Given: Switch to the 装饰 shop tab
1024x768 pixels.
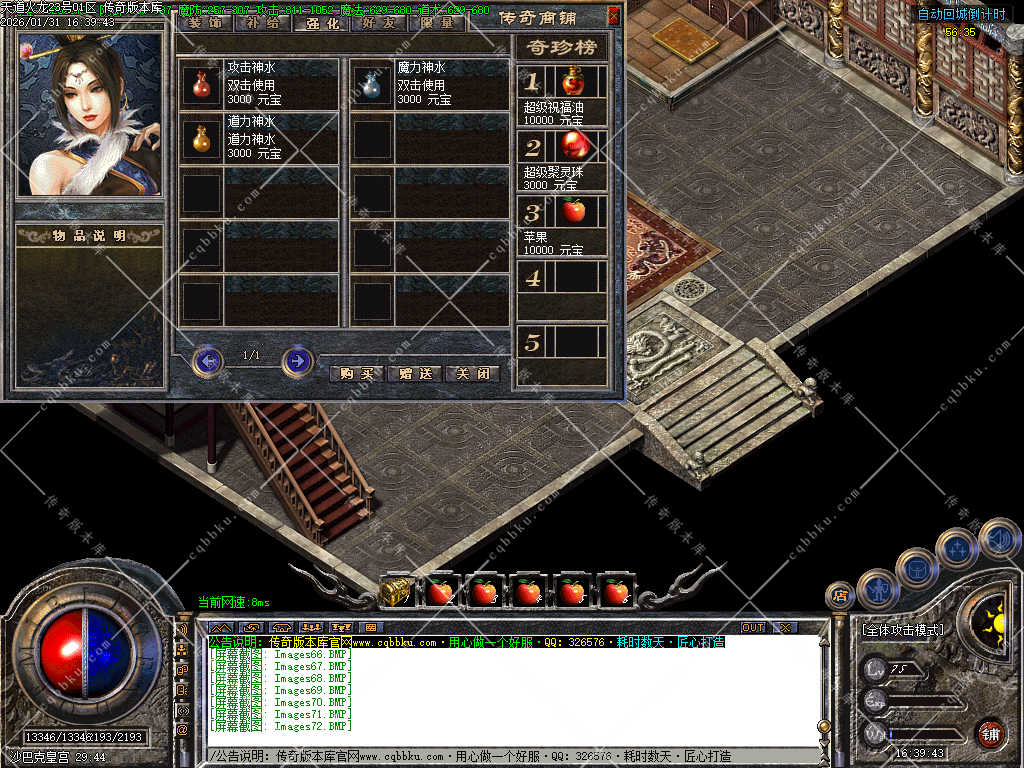Looking at the screenshot, I should (x=206, y=22).
